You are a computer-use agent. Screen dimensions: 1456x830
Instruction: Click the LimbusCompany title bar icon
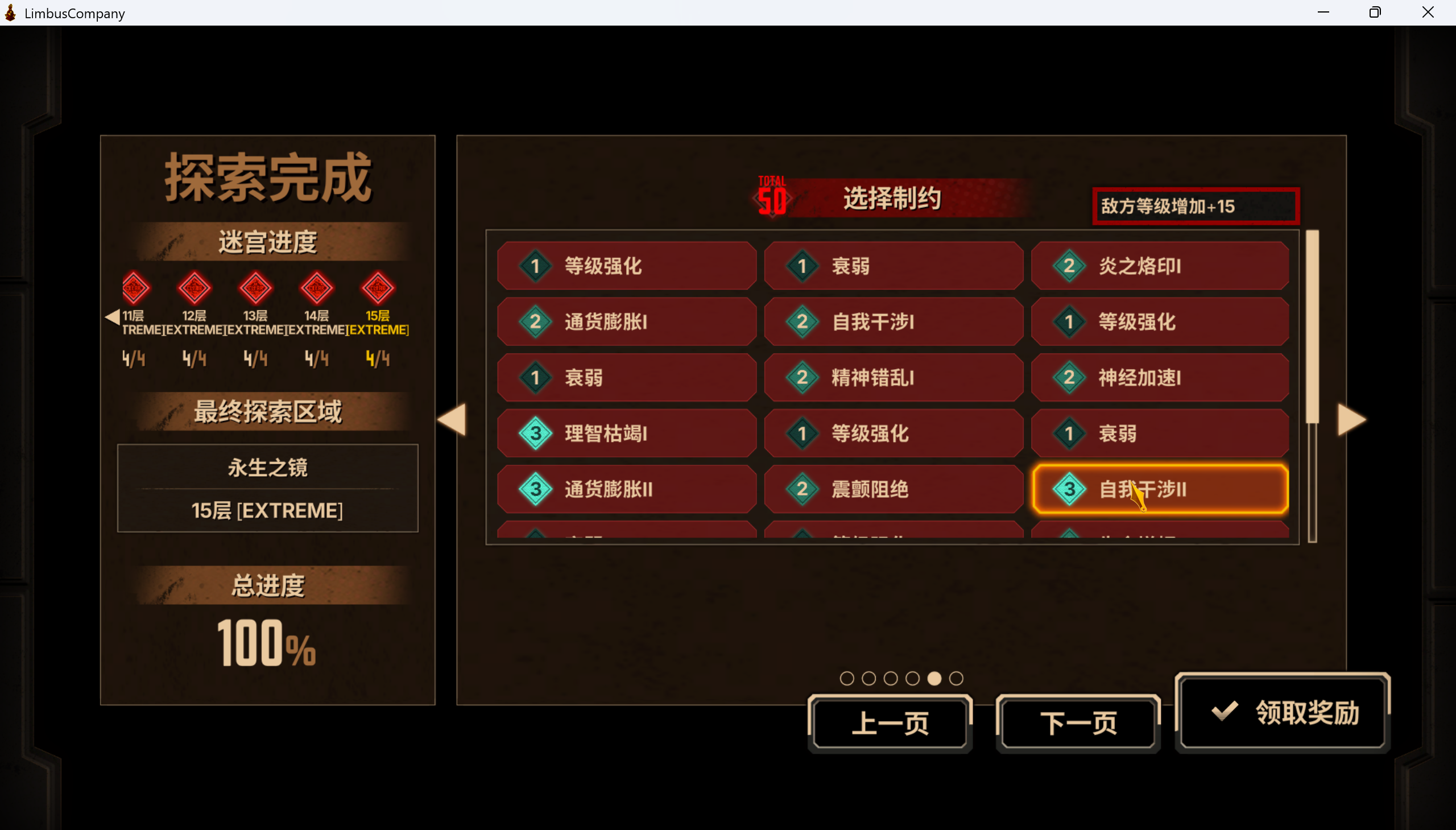(10, 12)
